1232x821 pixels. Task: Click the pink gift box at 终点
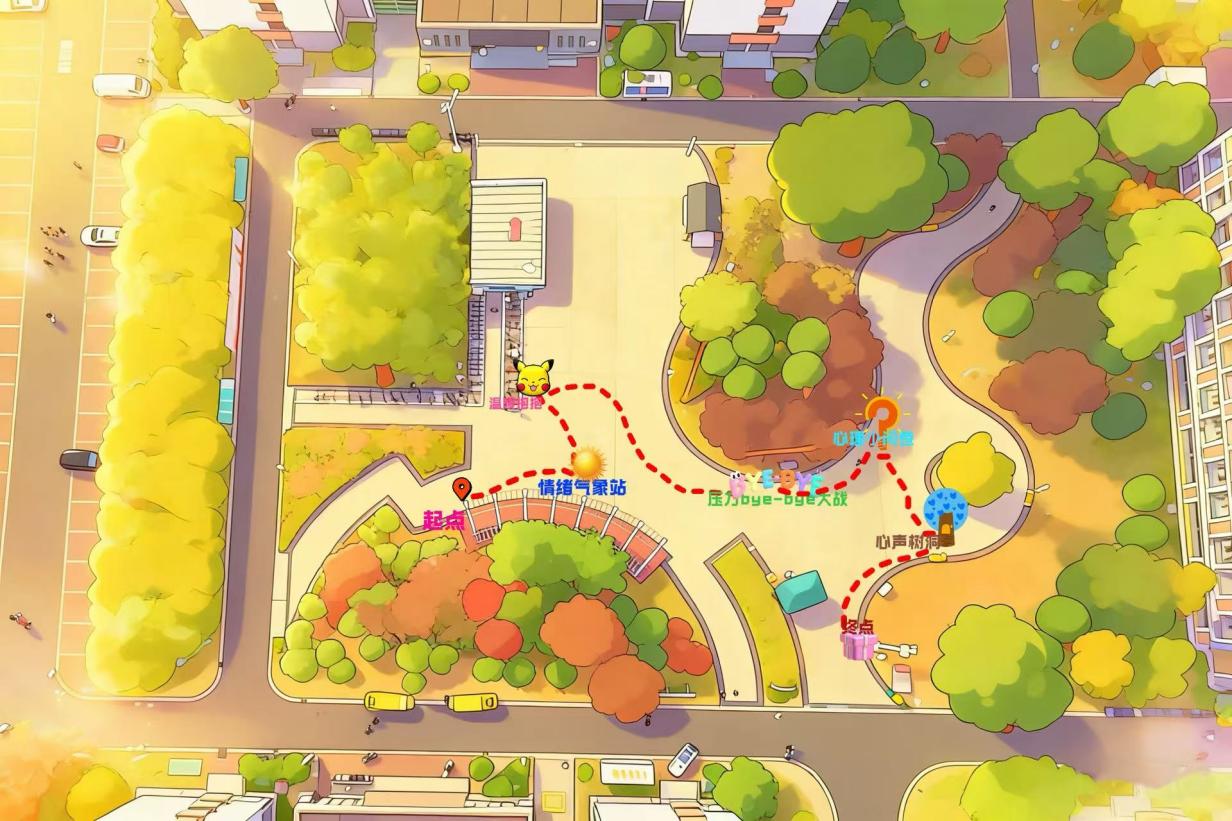point(857,646)
